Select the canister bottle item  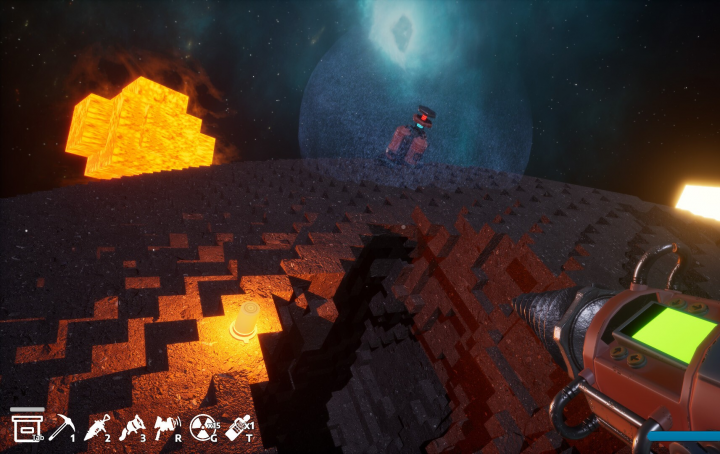click(237, 429)
